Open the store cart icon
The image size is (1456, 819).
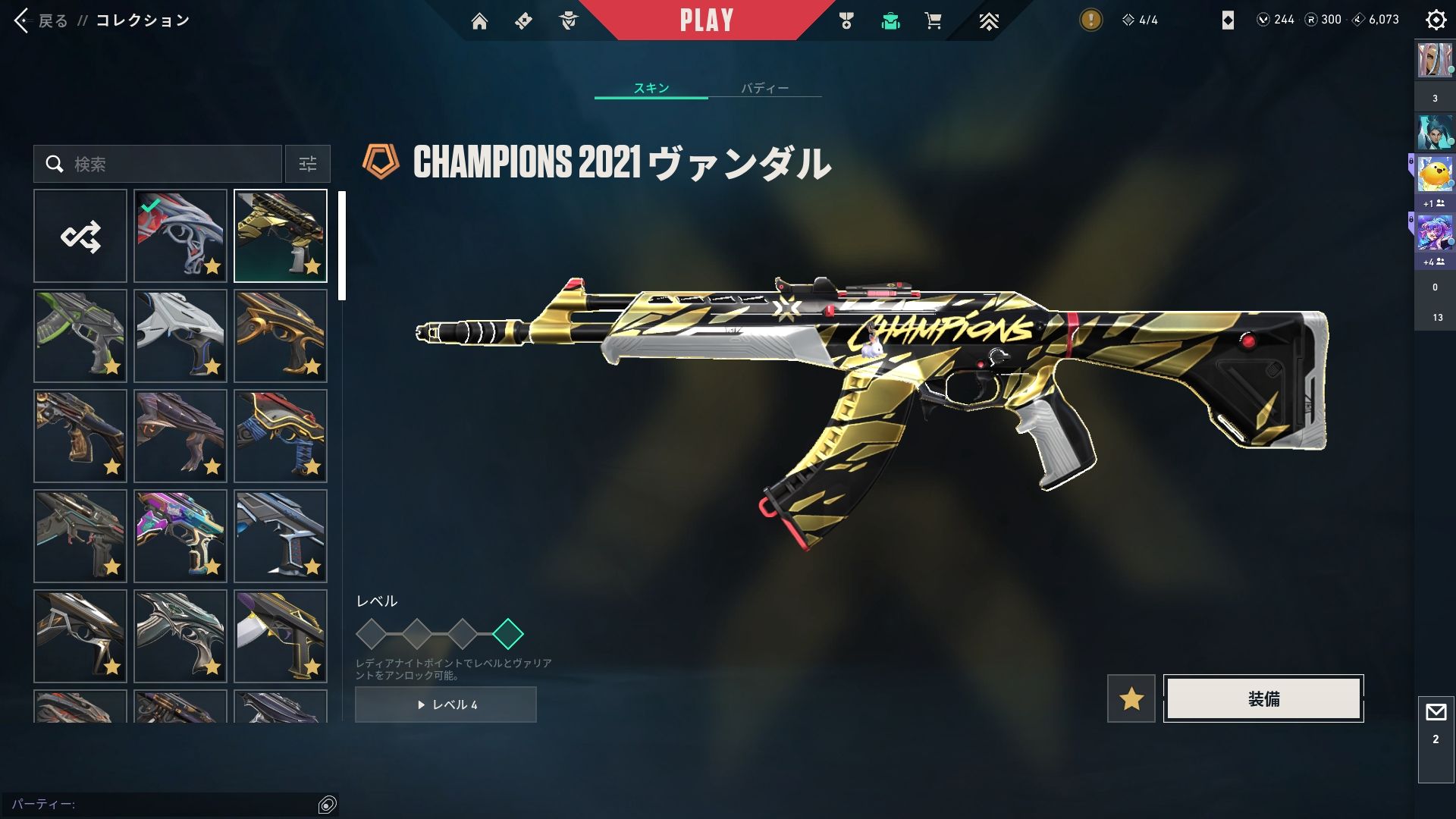pos(934,21)
